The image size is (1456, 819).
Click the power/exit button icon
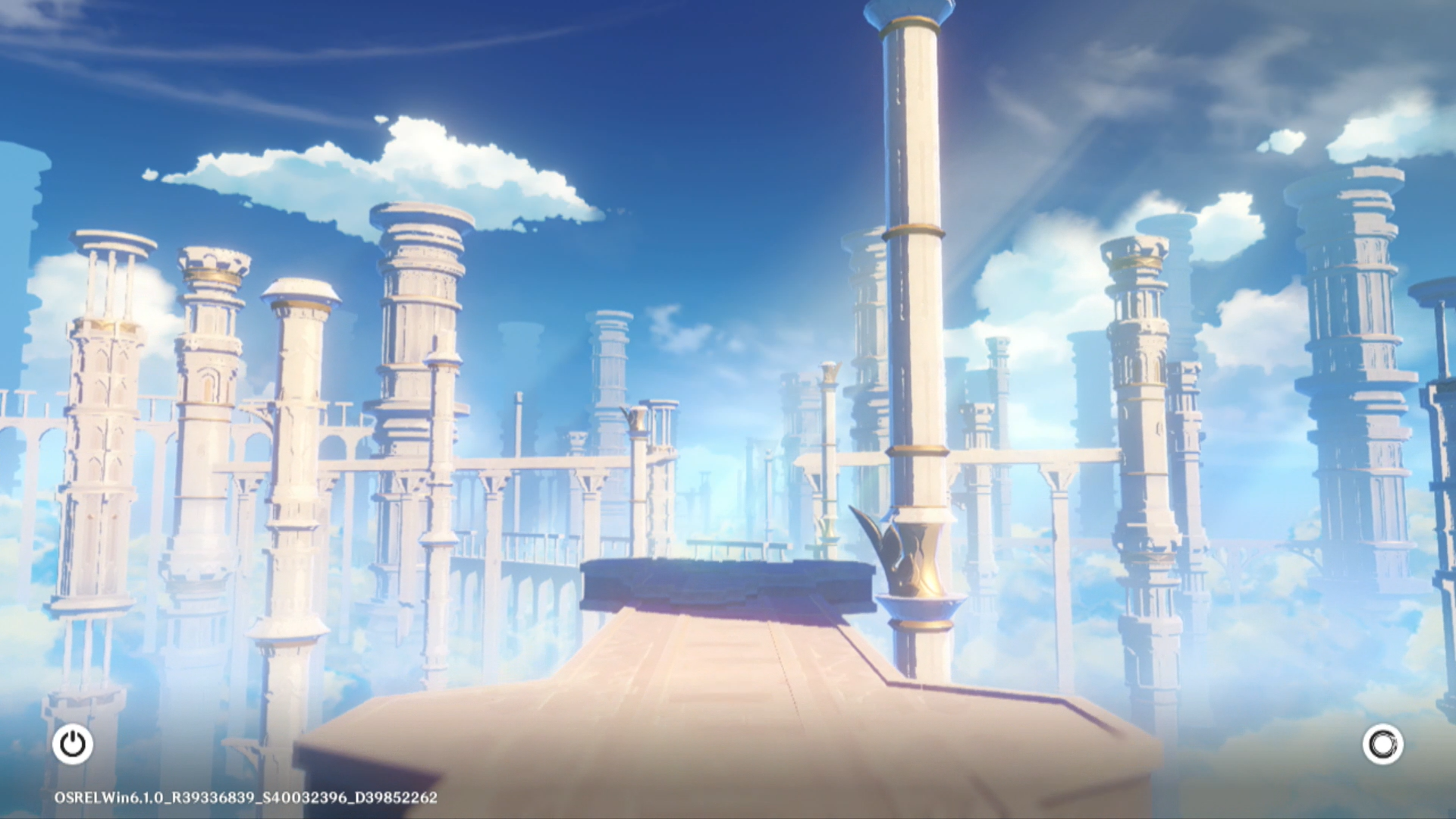[x=73, y=744]
